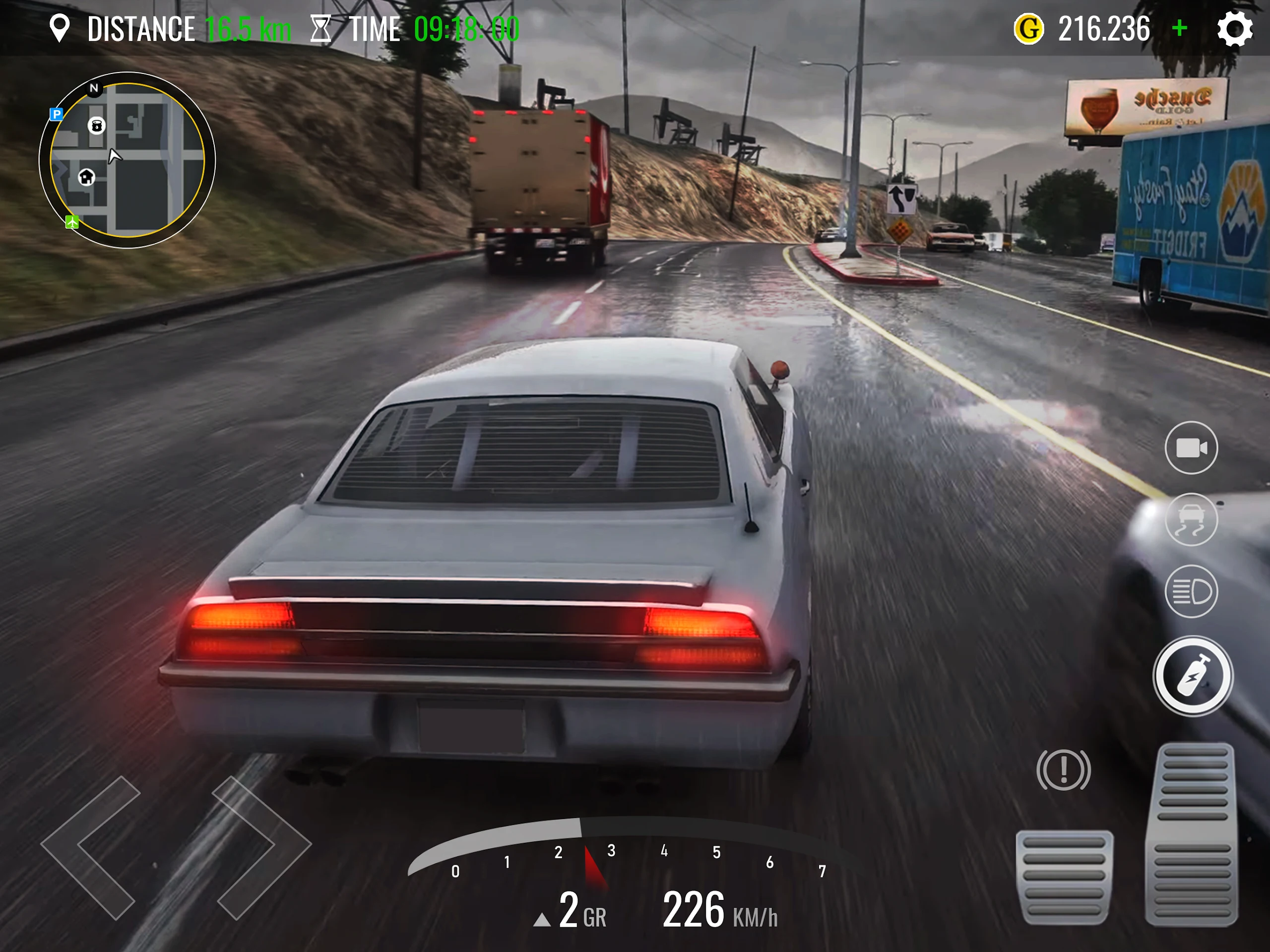Toggle the headlights icon

coord(1191,591)
